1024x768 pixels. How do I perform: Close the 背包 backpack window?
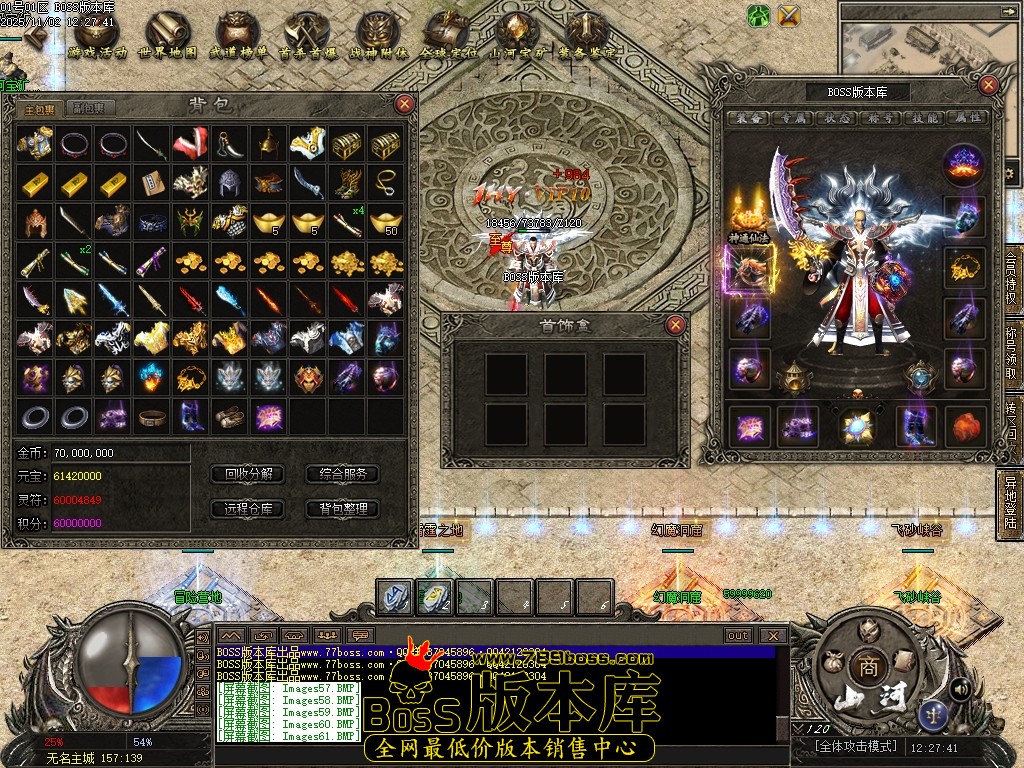404,103
